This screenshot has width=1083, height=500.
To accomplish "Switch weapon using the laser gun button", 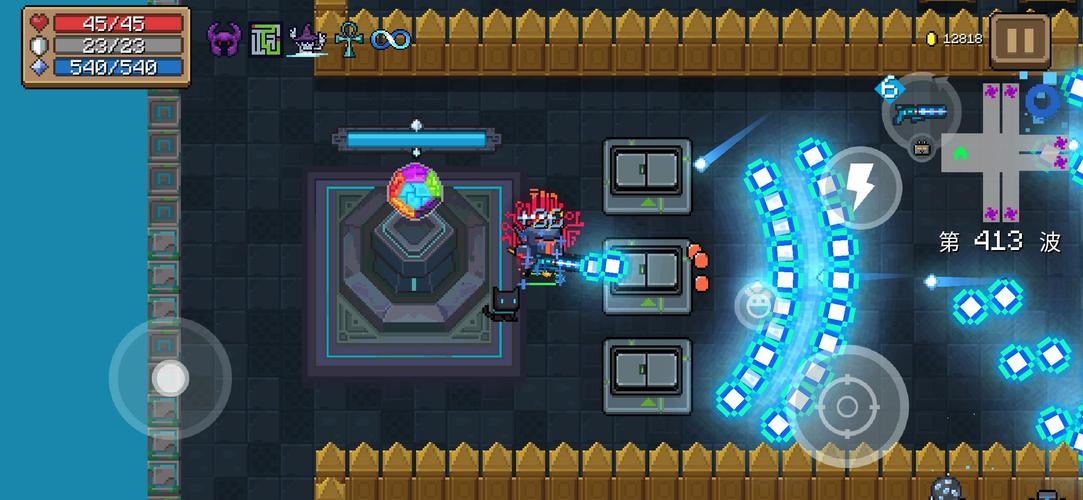I will tap(920, 113).
